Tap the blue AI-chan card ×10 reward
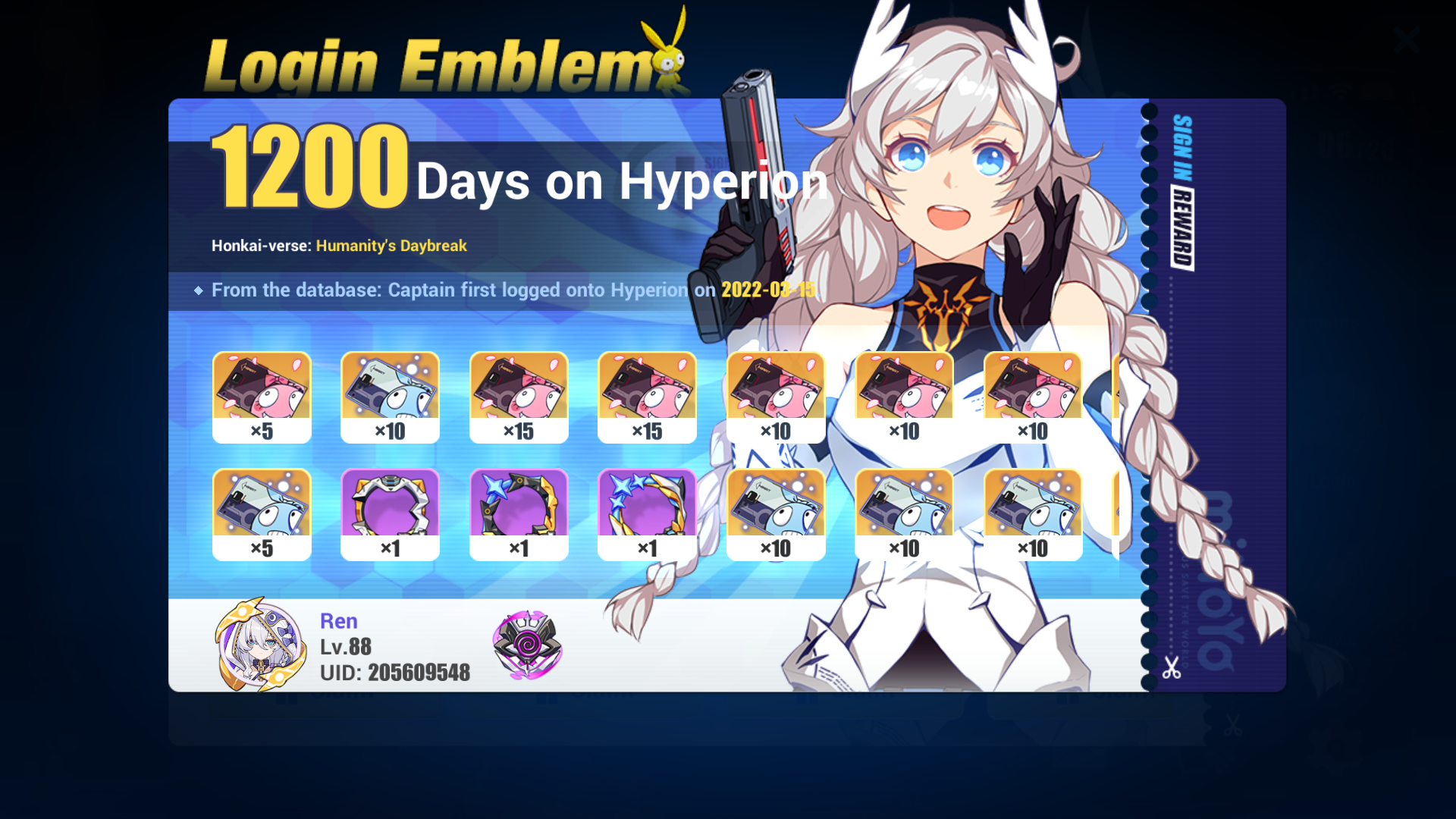 click(390, 394)
